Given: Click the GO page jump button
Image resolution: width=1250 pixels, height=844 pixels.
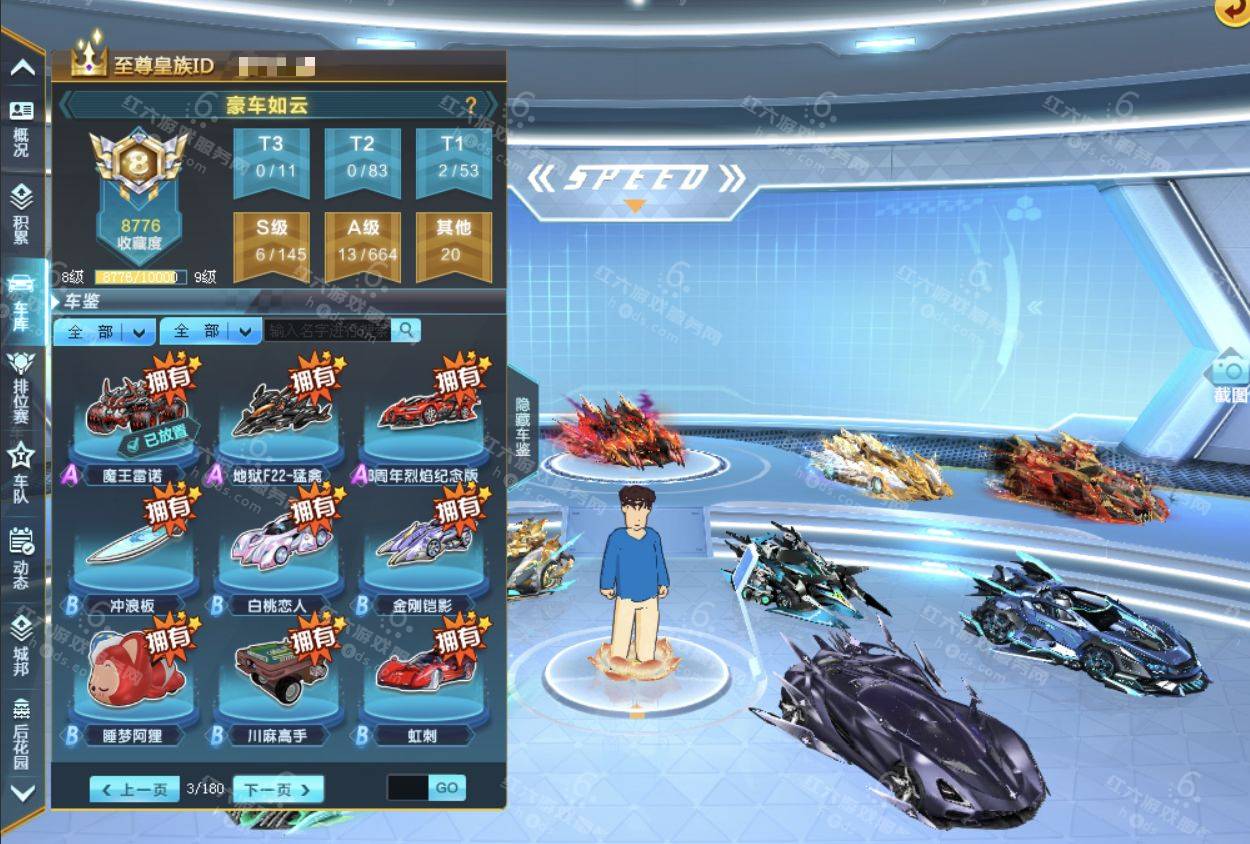Looking at the screenshot, I should pos(447,788).
